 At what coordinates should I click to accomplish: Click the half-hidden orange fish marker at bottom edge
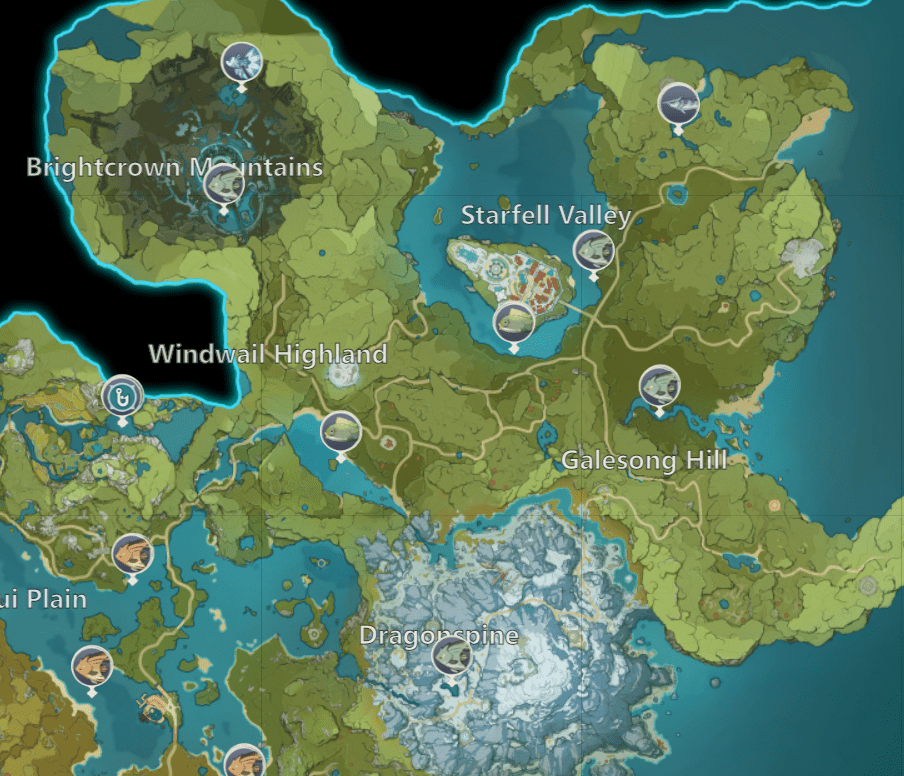[242, 762]
